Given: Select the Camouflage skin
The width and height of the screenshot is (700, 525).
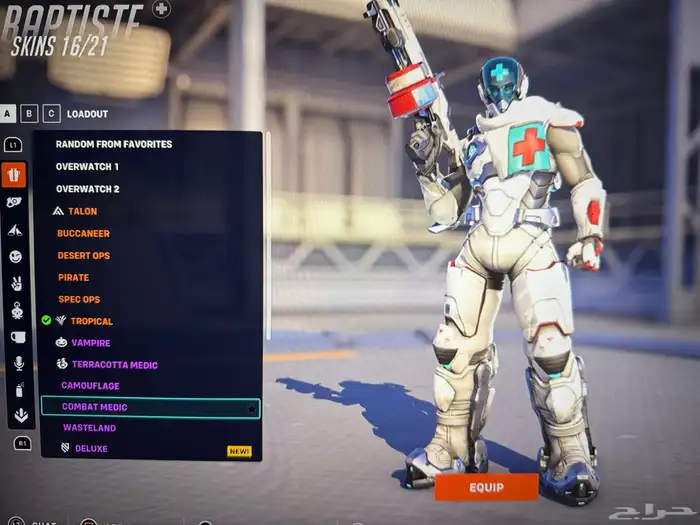Looking at the screenshot, I should (90, 385).
